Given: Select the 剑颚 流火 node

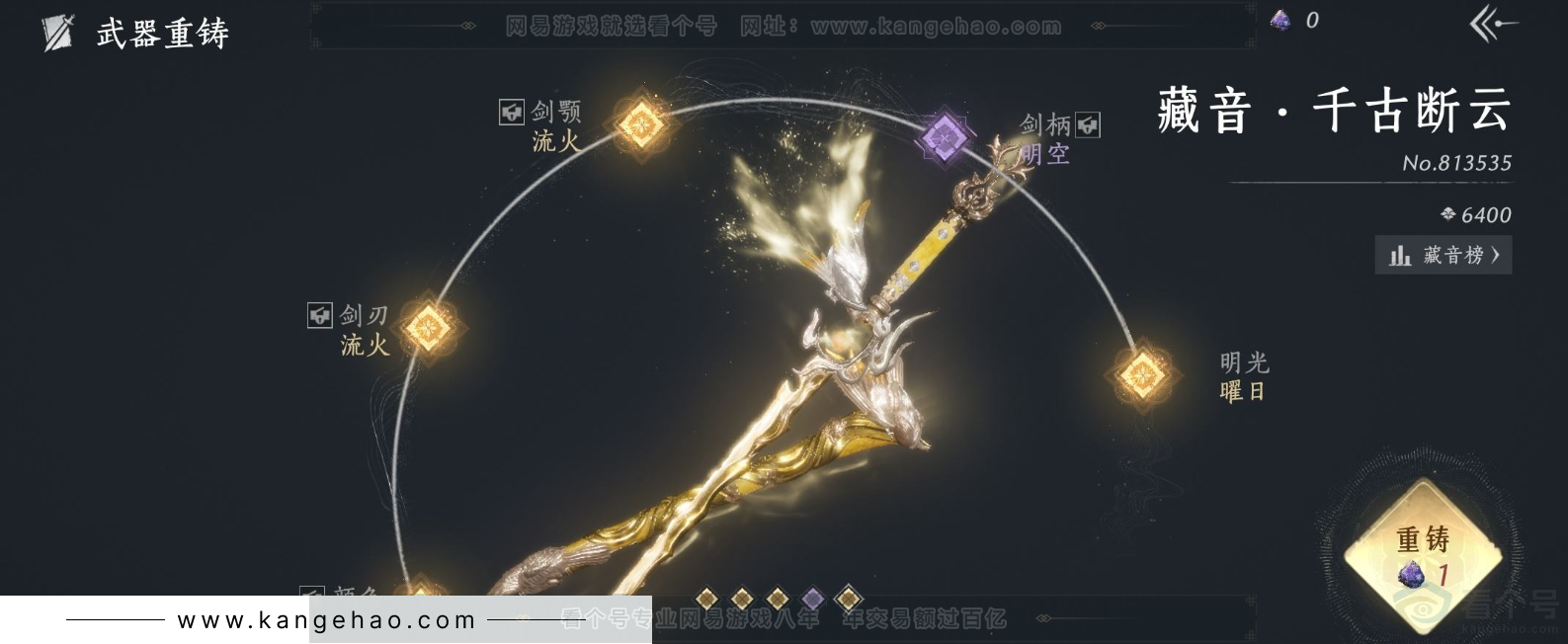Looking at the screenshot, I should click(640, 125).
